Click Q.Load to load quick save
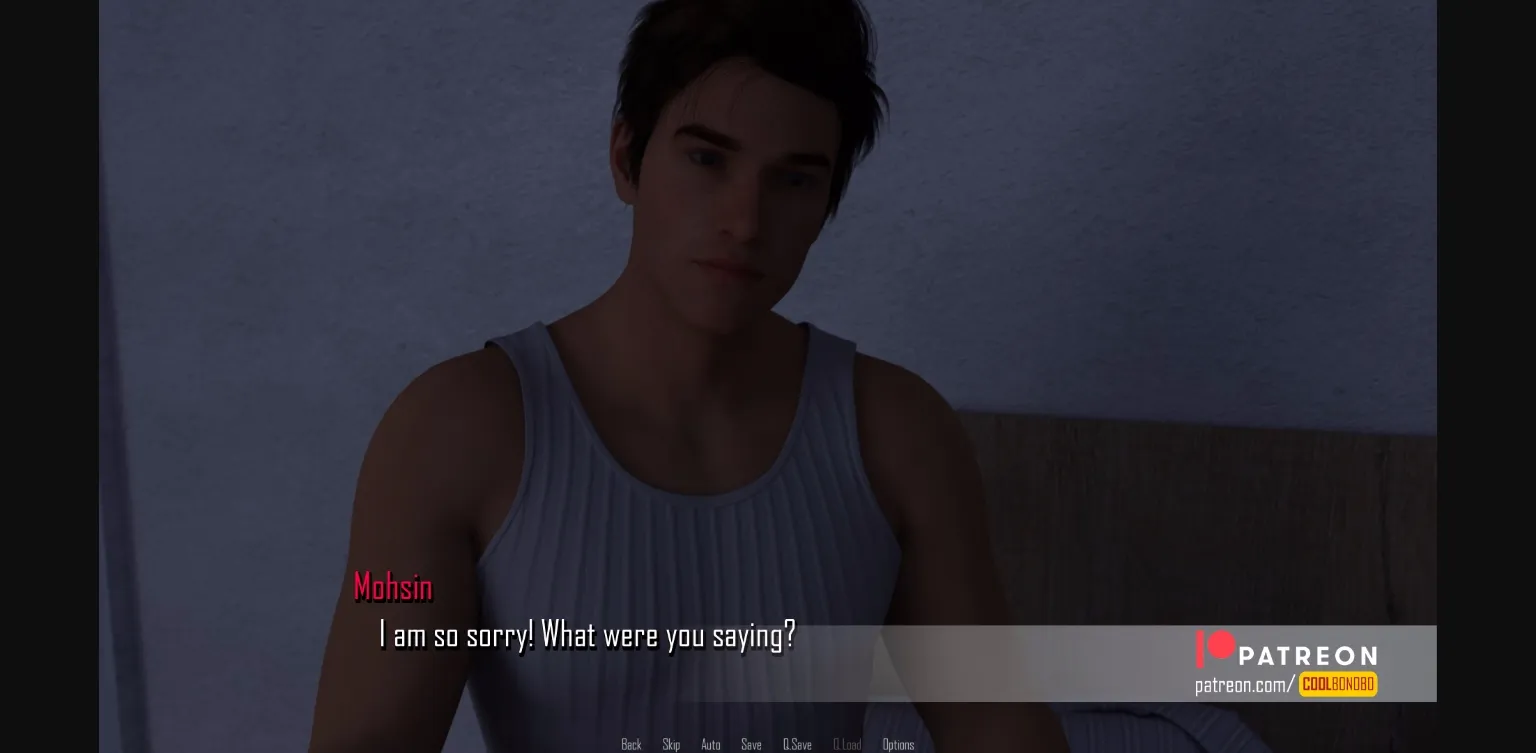 coord(847,744)
